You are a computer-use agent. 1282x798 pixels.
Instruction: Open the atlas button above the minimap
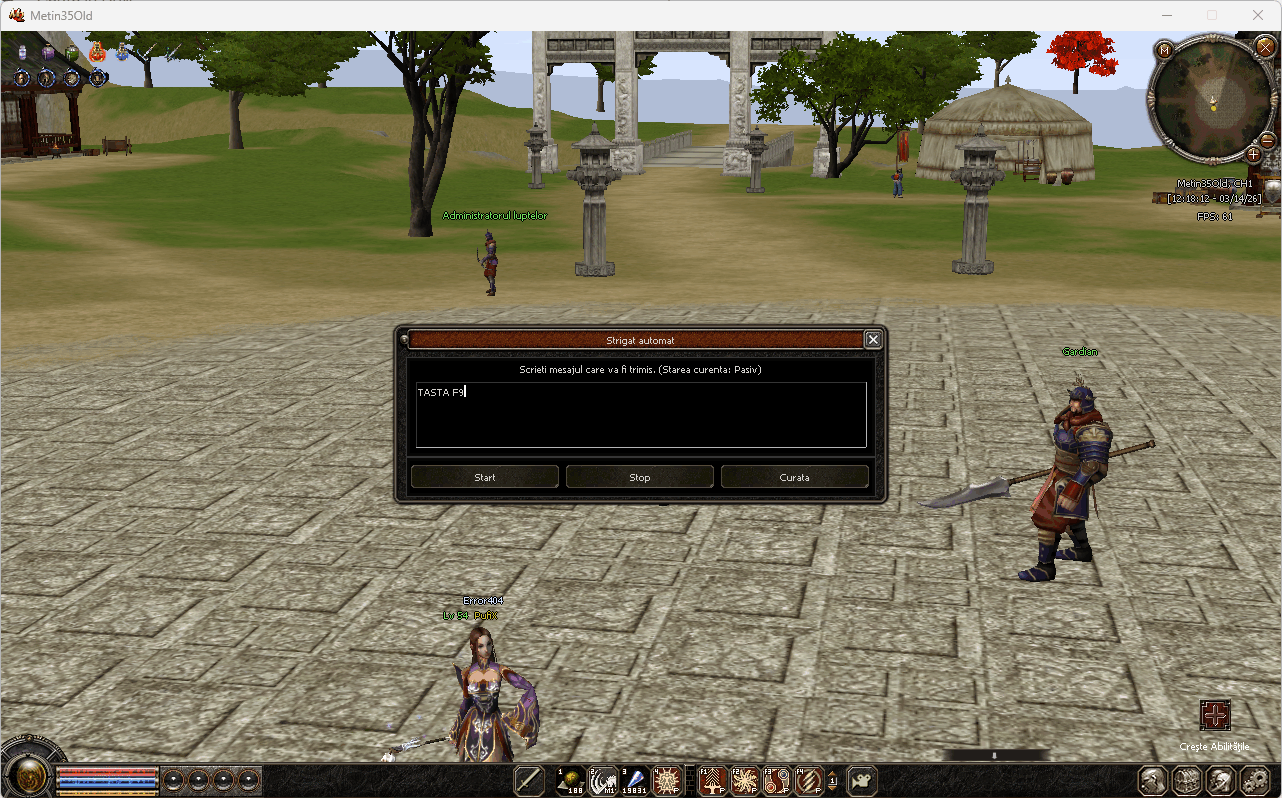pos(1164,49)
